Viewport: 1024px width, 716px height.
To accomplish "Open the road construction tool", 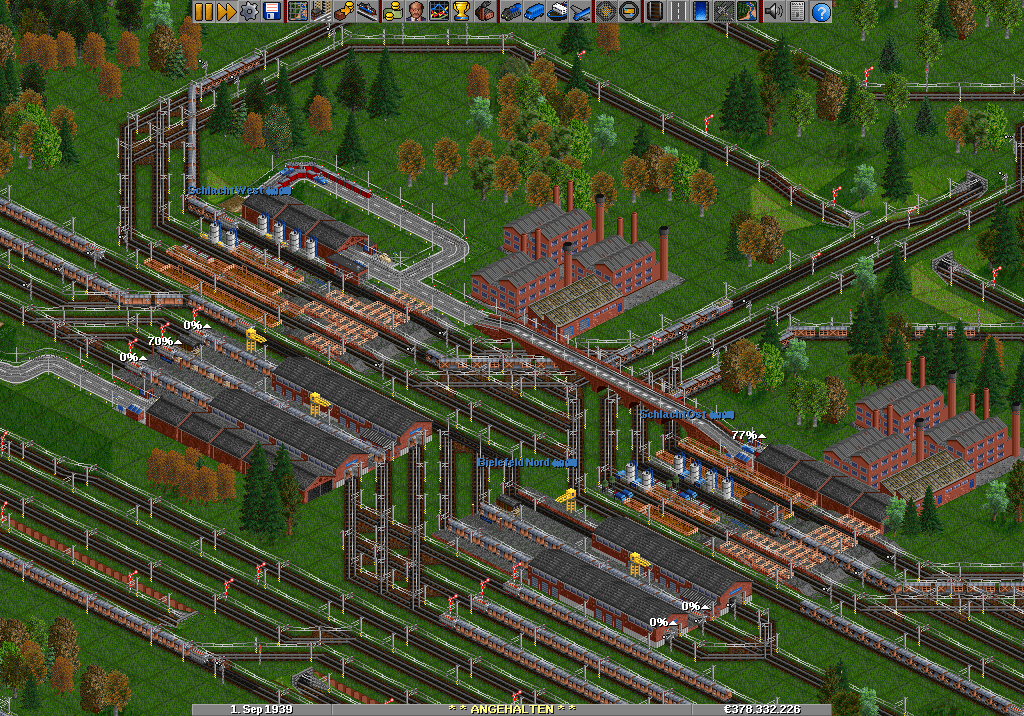I will click(x=678, y=11).
